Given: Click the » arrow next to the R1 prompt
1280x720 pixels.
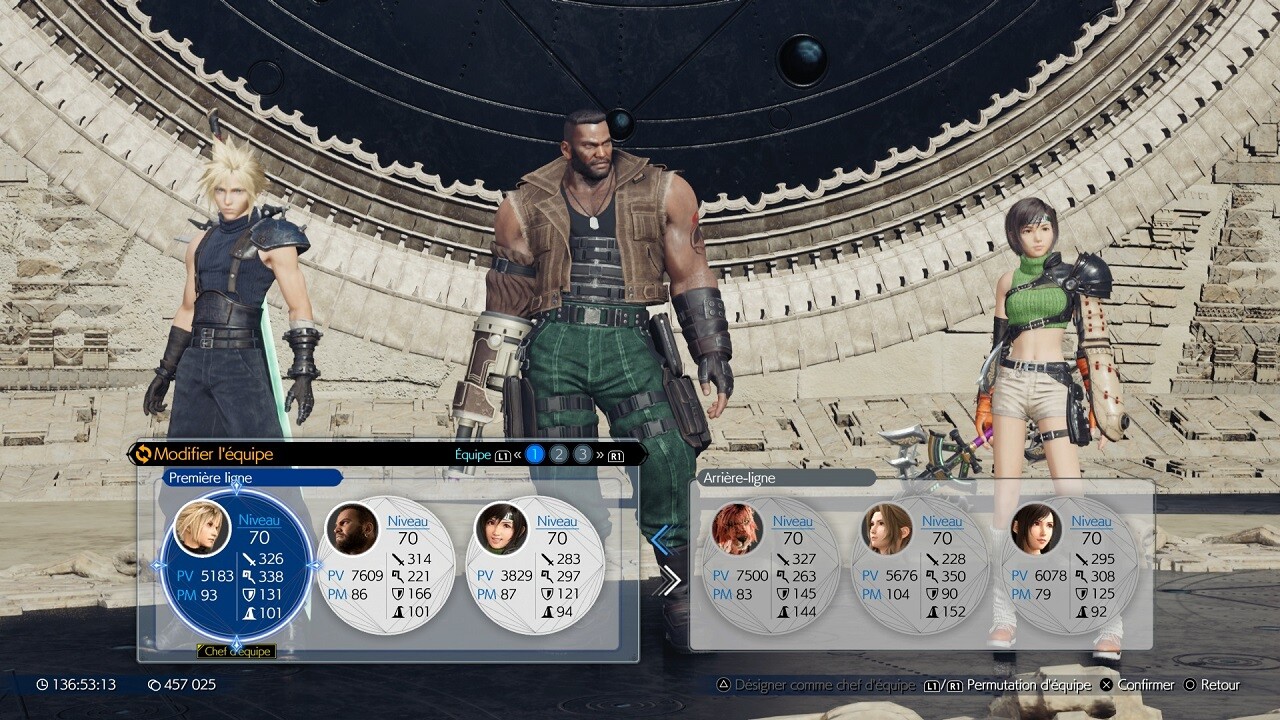Looking at the screenshot, I should coord(599,454).
